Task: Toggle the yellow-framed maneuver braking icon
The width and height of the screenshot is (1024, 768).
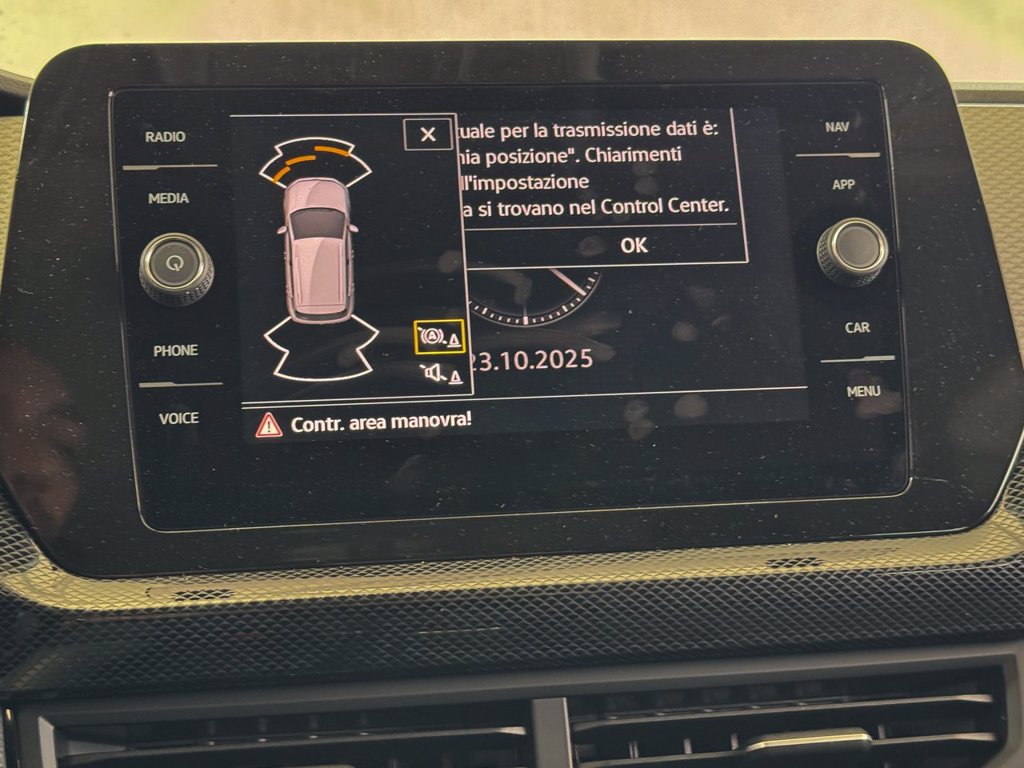Action: [x=440, y=337]
